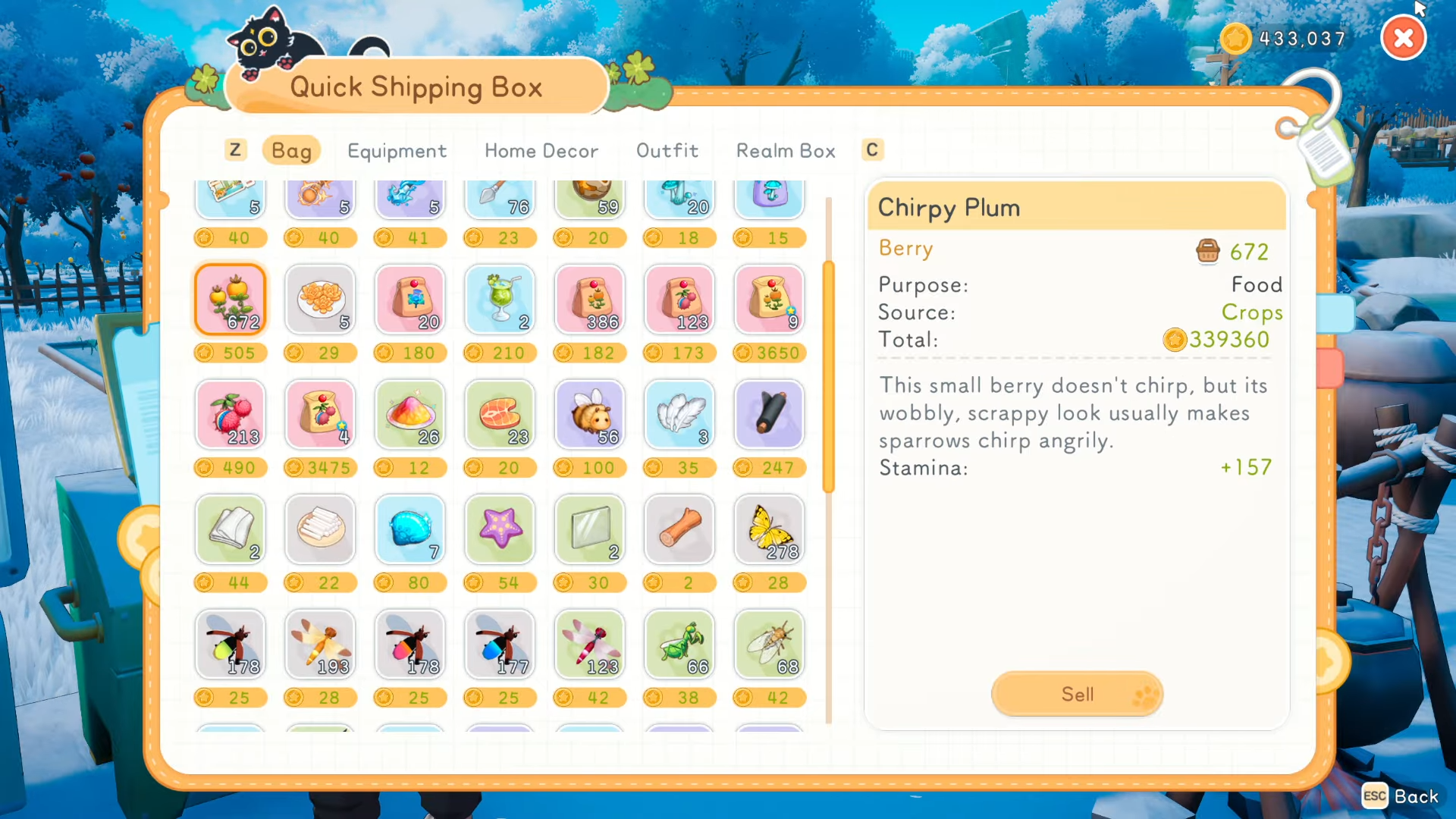Select the Chirpy Plum slot with 672
1456x819 pixels.
coord(231,300)
